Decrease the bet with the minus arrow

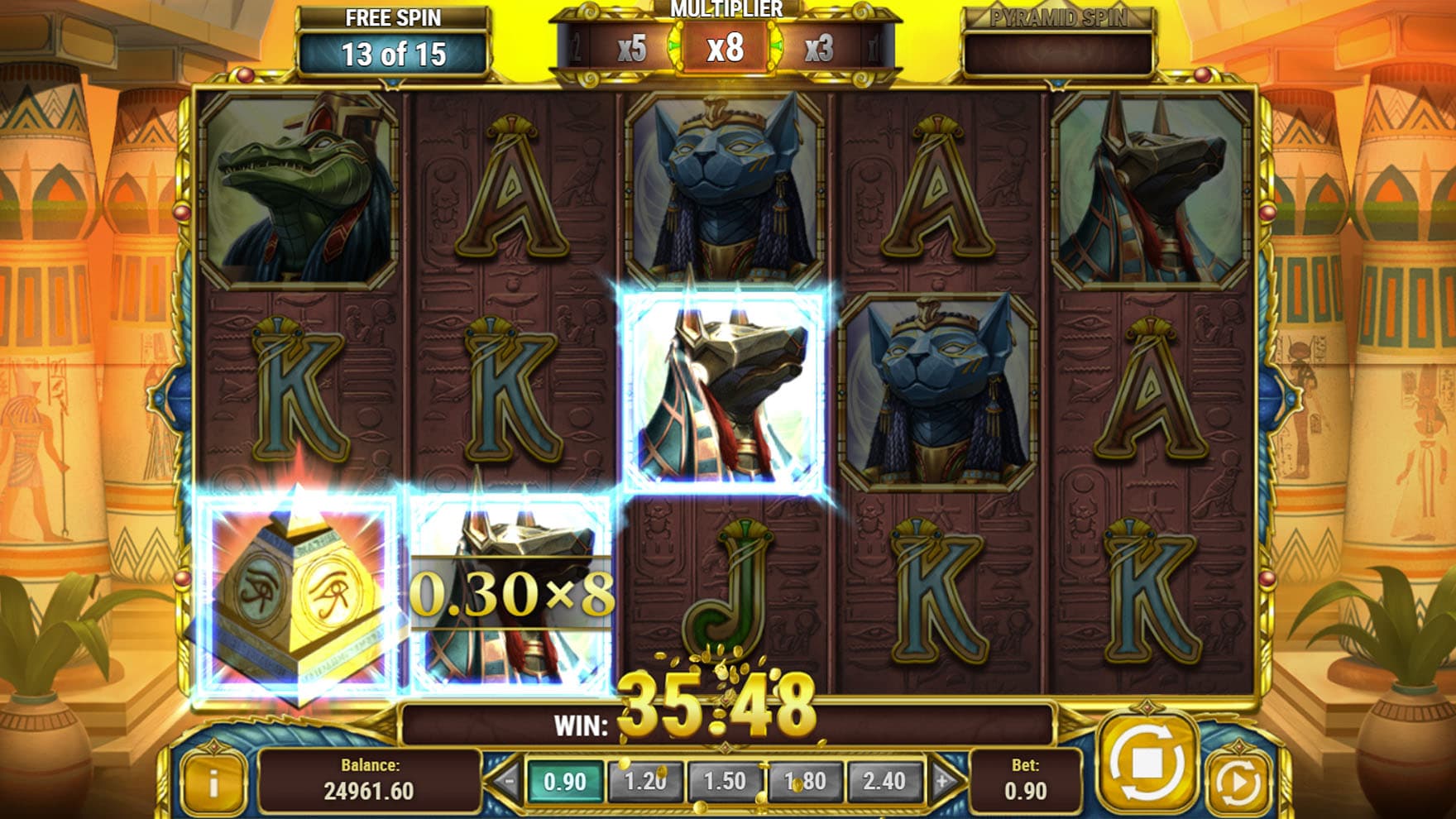(x=507, y=782)
